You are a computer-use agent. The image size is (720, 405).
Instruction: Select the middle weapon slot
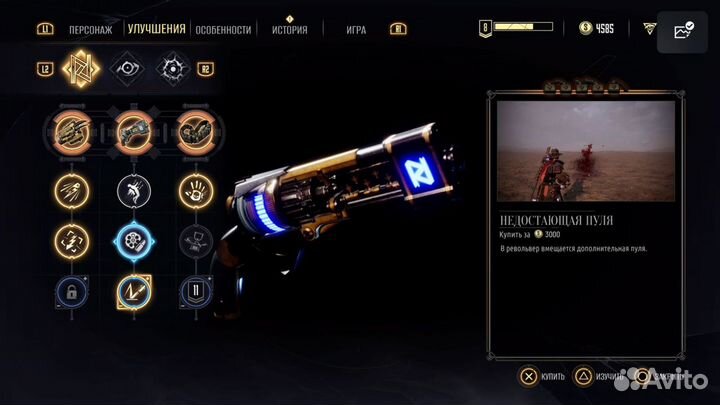pos(133,131)
